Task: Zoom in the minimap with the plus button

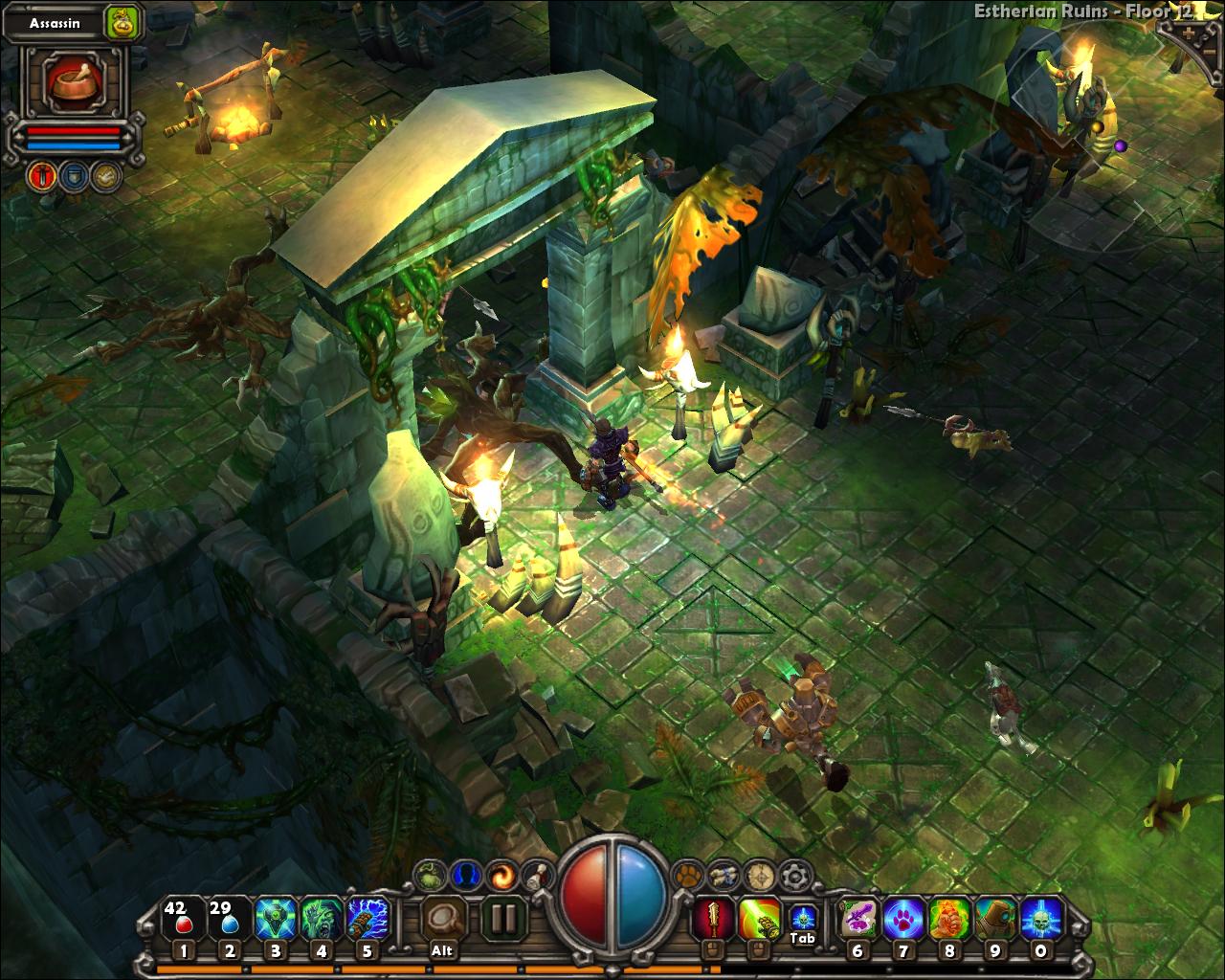Action: coord(1189,32)
